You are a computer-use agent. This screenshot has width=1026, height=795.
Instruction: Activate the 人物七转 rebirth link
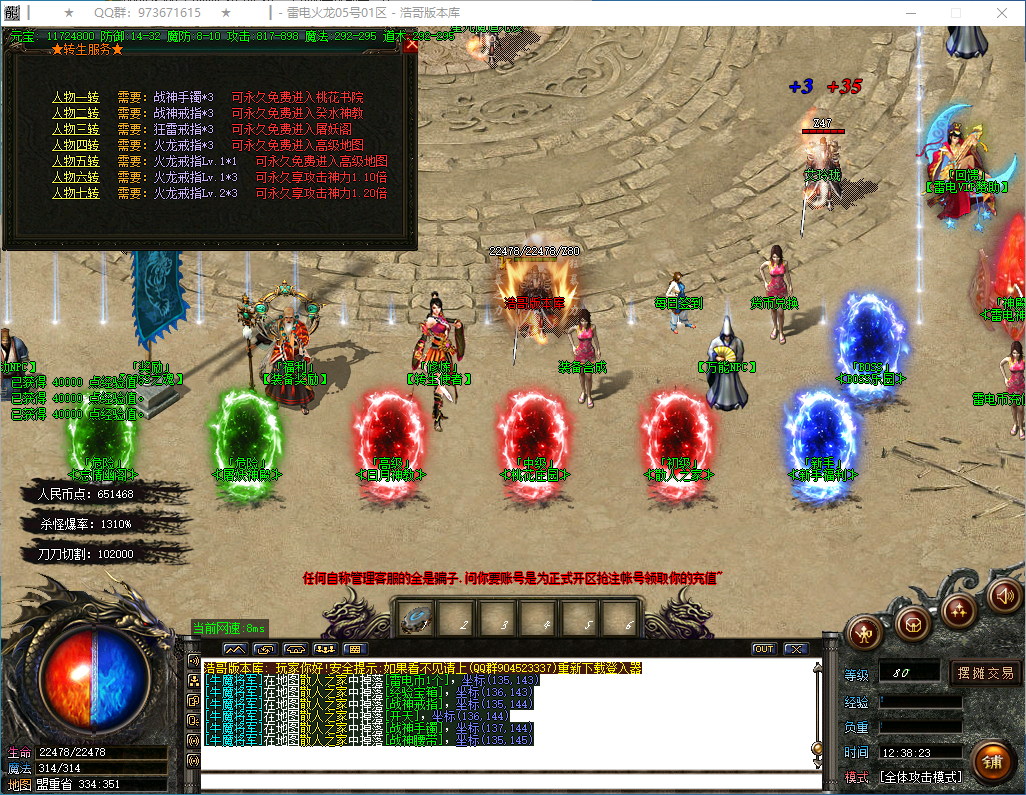[x=76, y=193]
